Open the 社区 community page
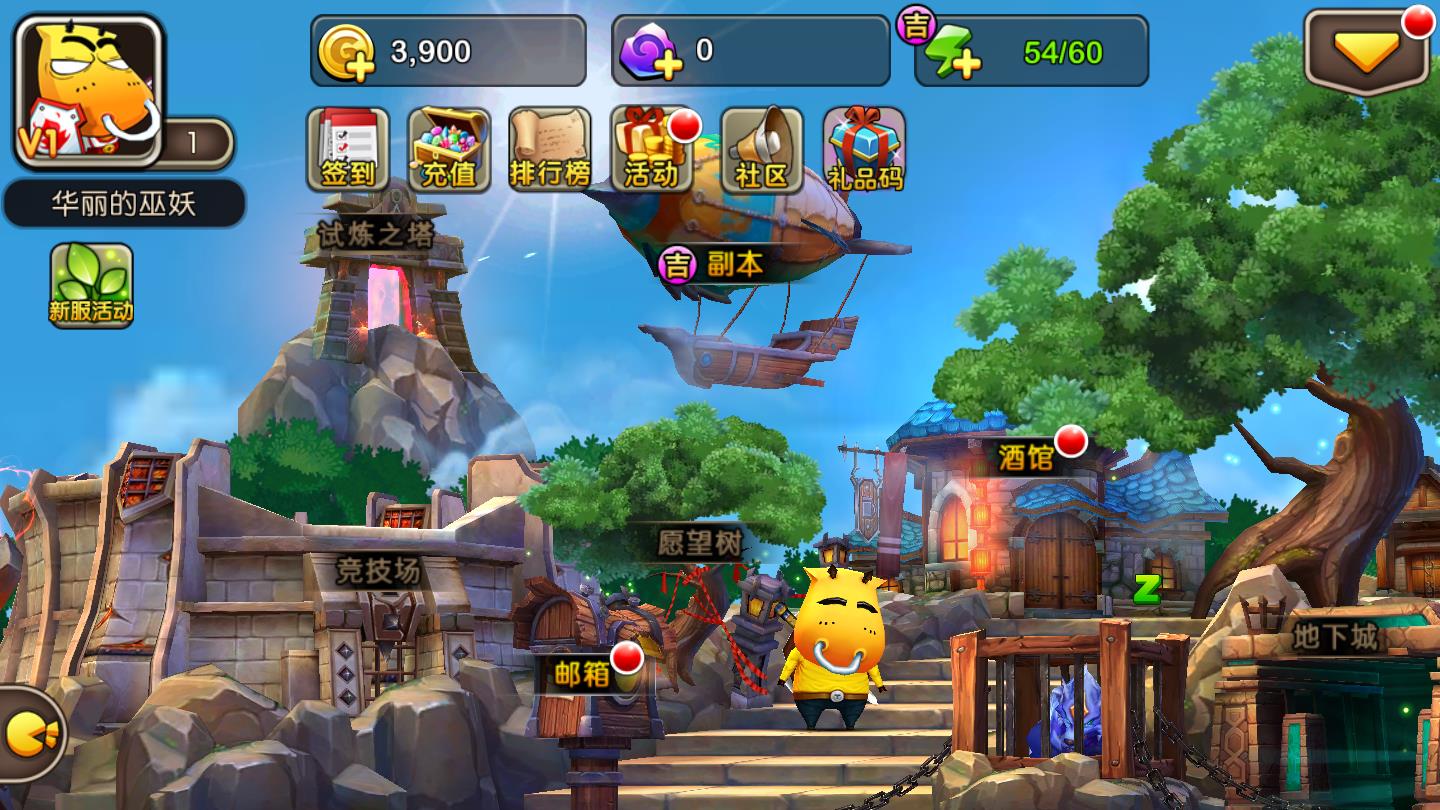Screen dimensions: 1440x810 [762, 150]
